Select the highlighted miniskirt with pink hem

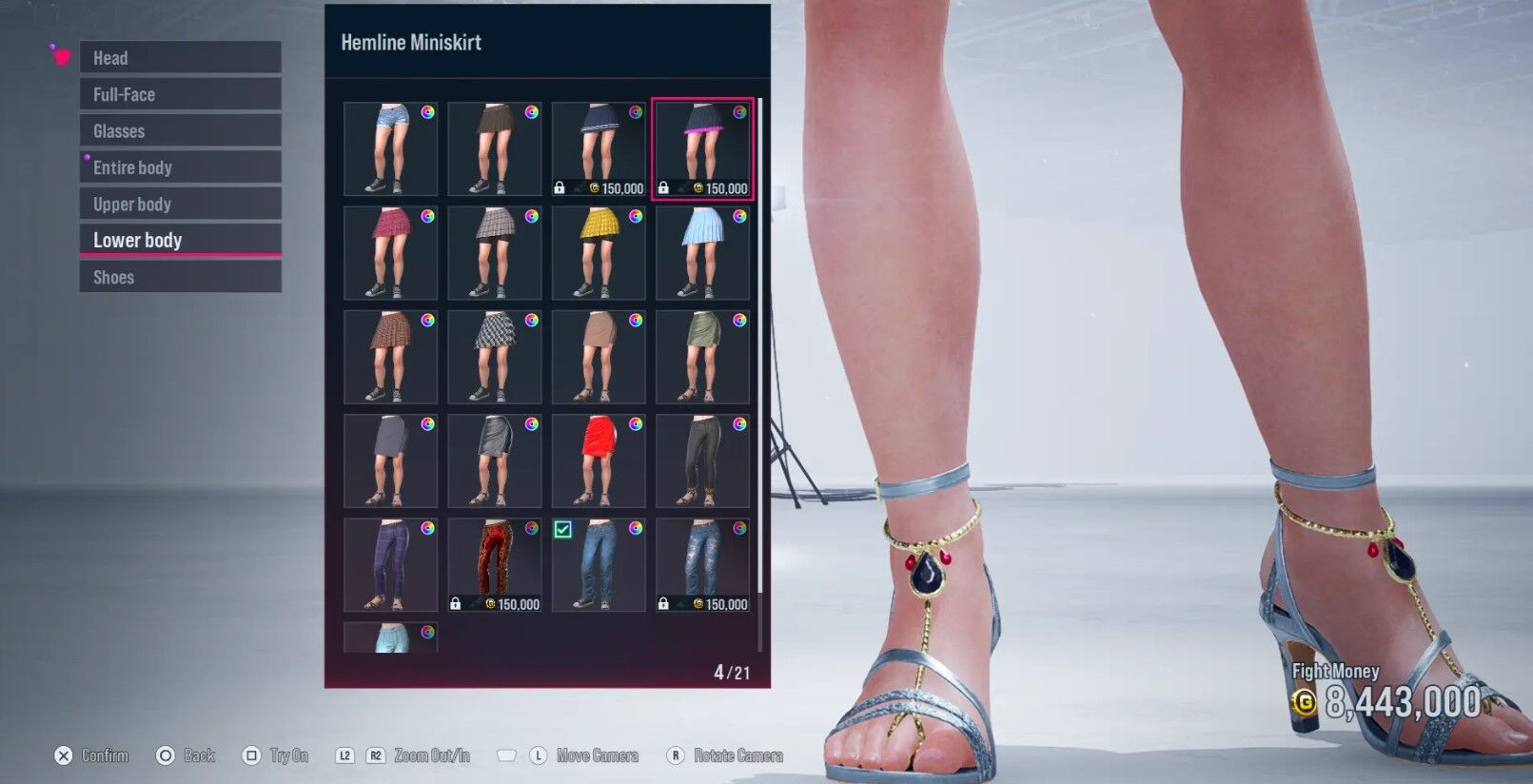(x=702, y=149)
